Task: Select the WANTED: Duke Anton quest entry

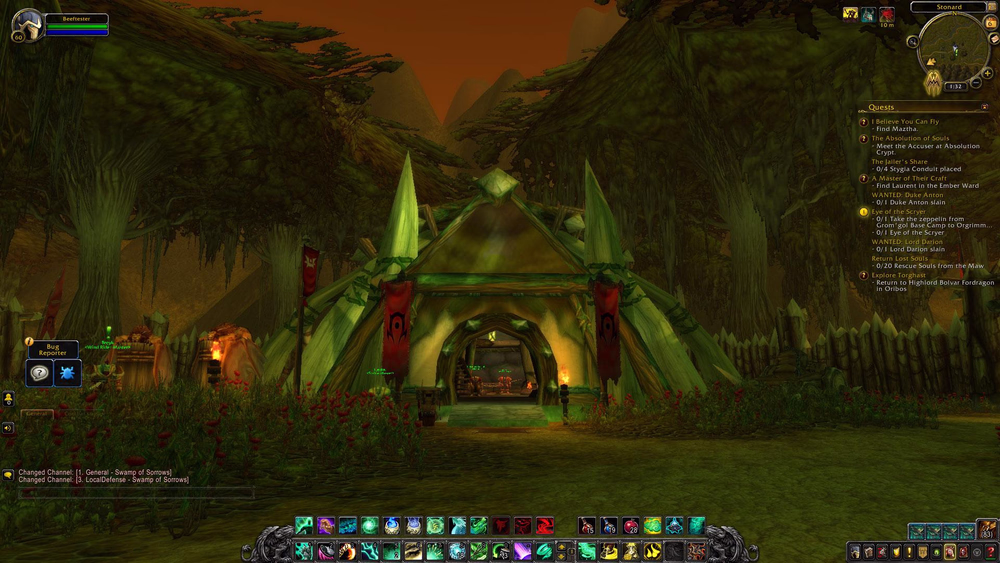Action: click(907, 195)
